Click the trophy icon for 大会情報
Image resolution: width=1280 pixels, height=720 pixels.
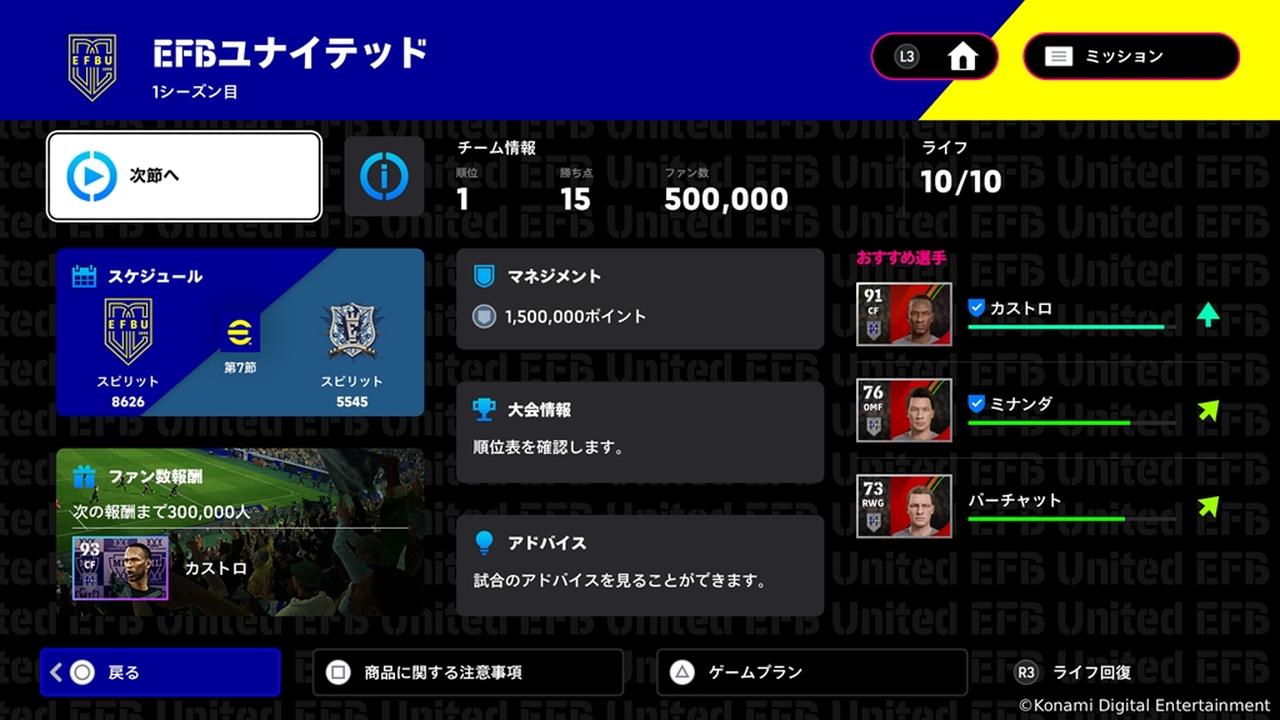click(x=484, y=409)
